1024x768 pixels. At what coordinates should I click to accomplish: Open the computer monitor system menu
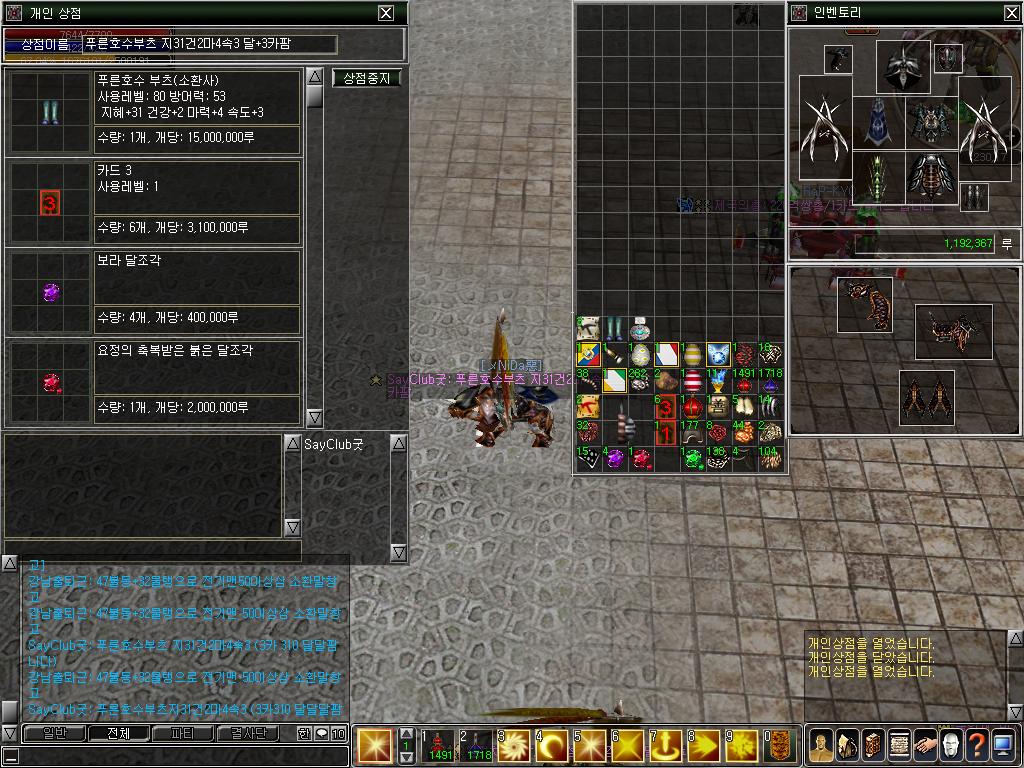1003,746
